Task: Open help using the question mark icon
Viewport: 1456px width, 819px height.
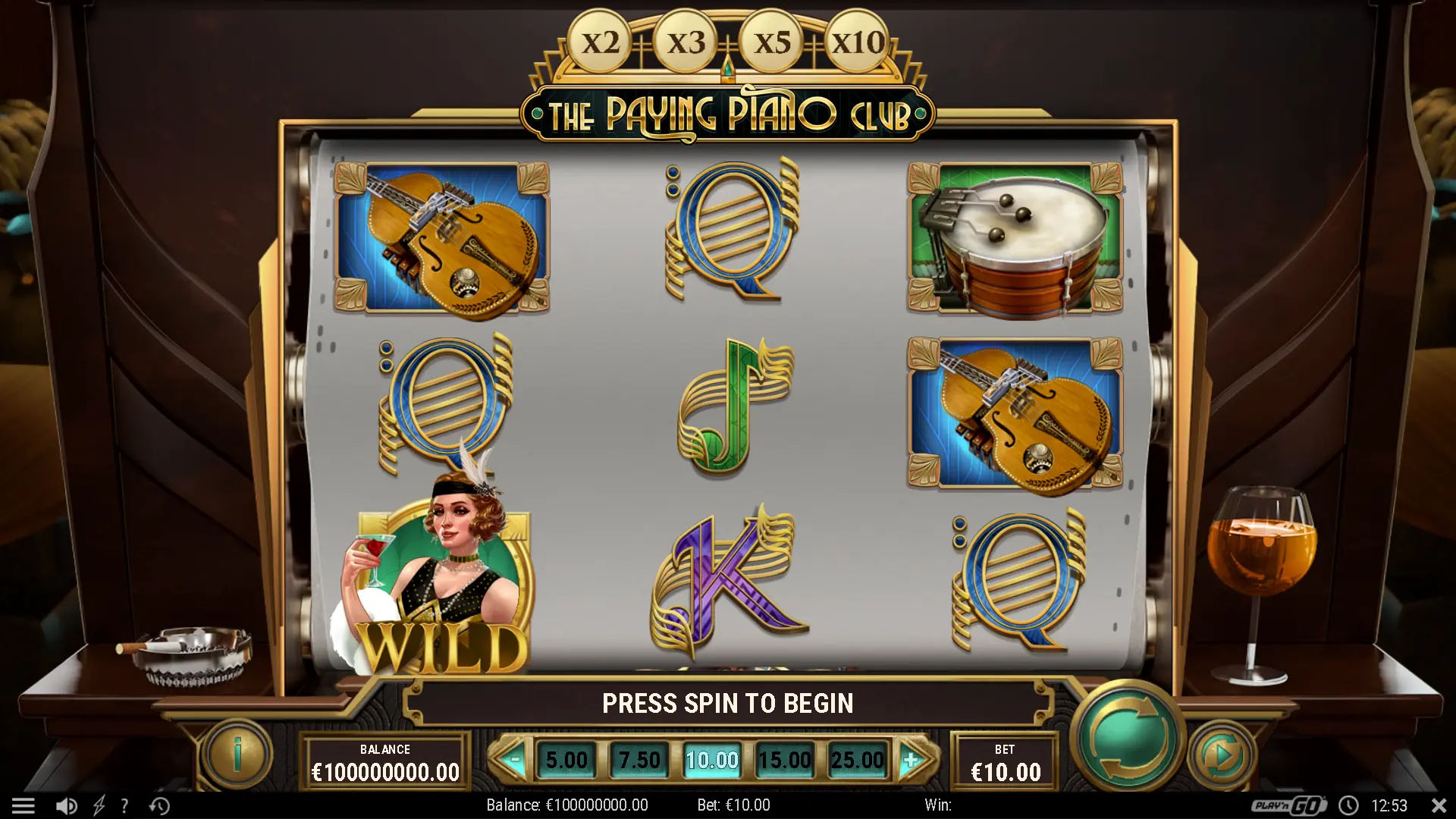Action: 124,805
